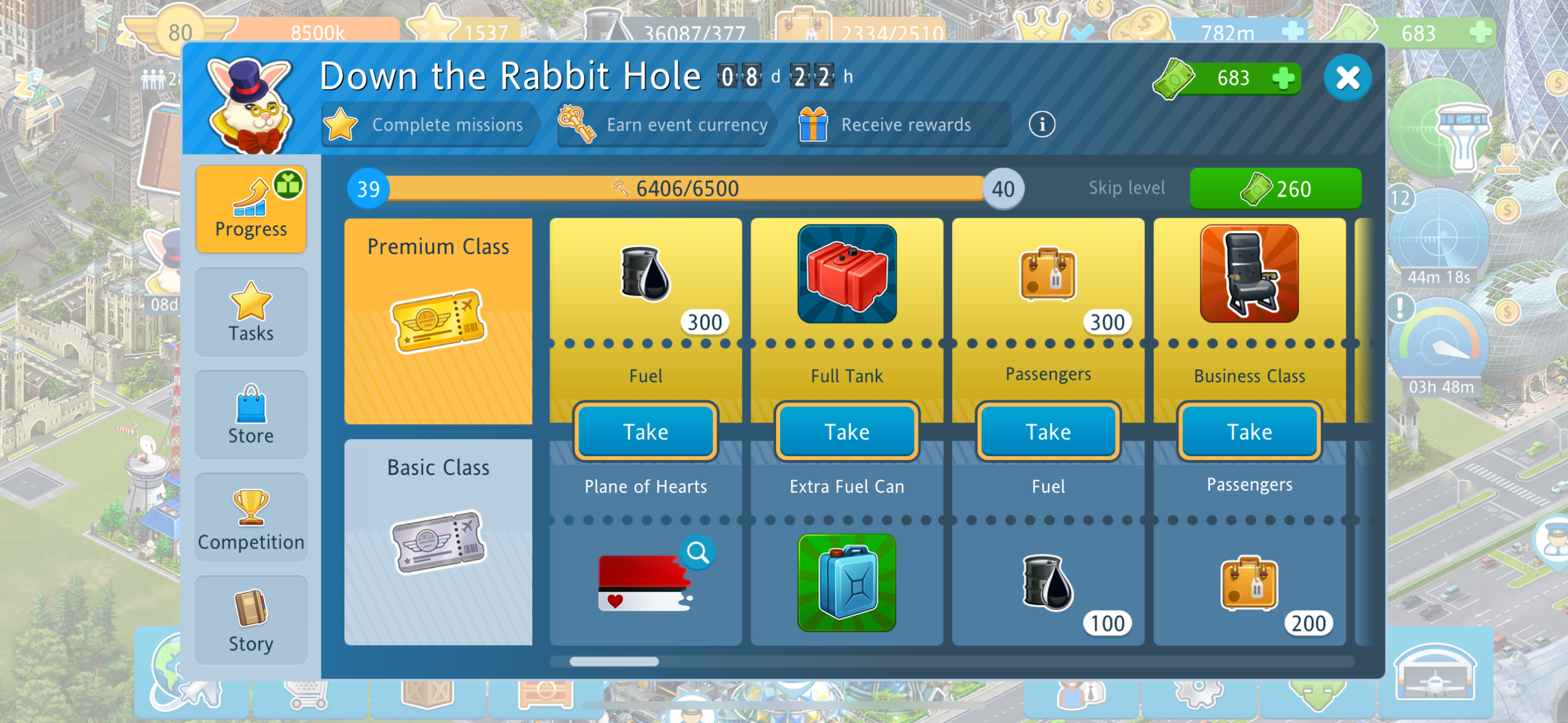The height and width of the screenshot is (723, 1568).
Task: Inspect the Plane of Hearts with magnifier
Action: click(698, 553)
